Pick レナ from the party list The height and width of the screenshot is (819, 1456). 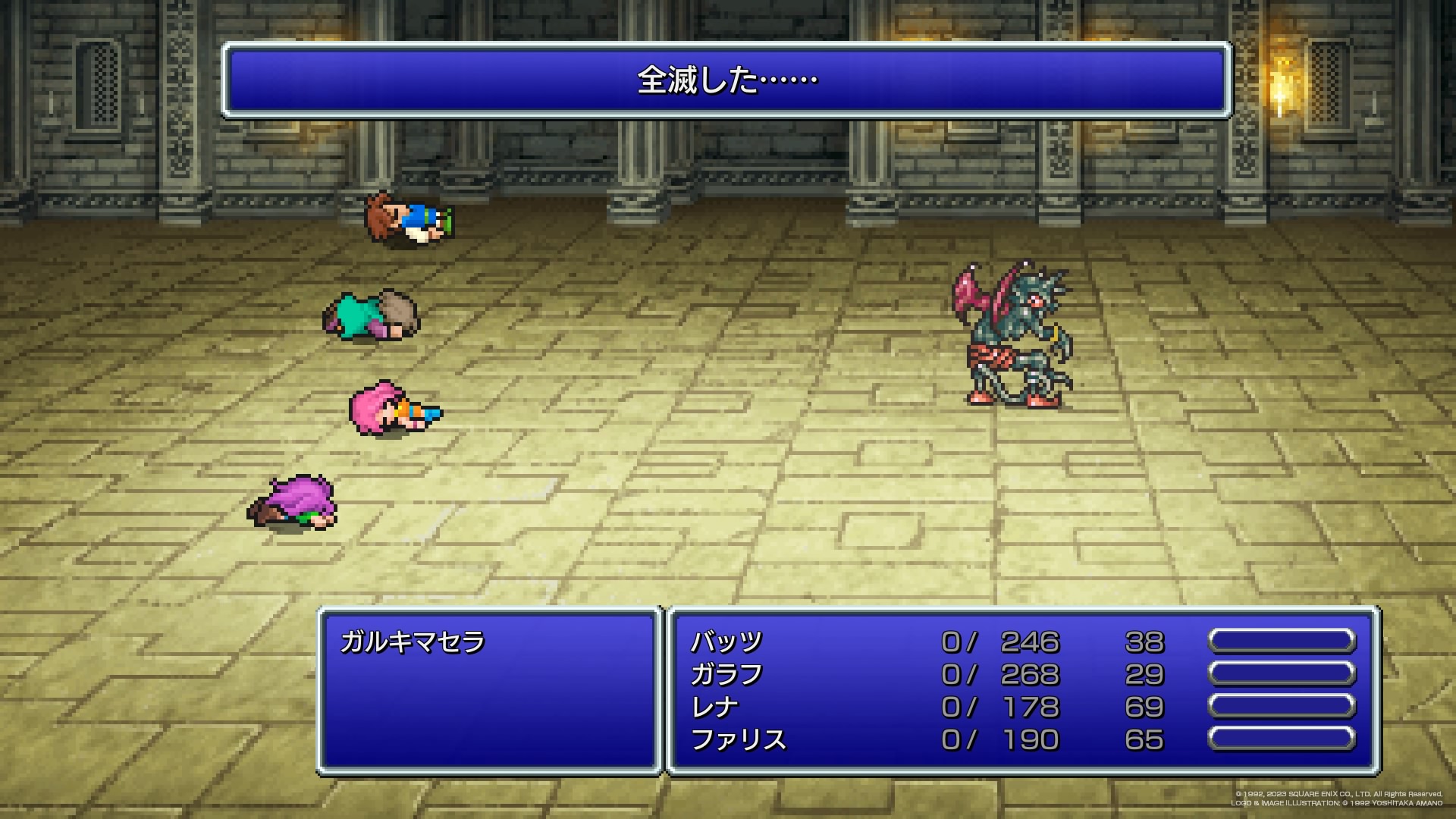pos(714,708)
